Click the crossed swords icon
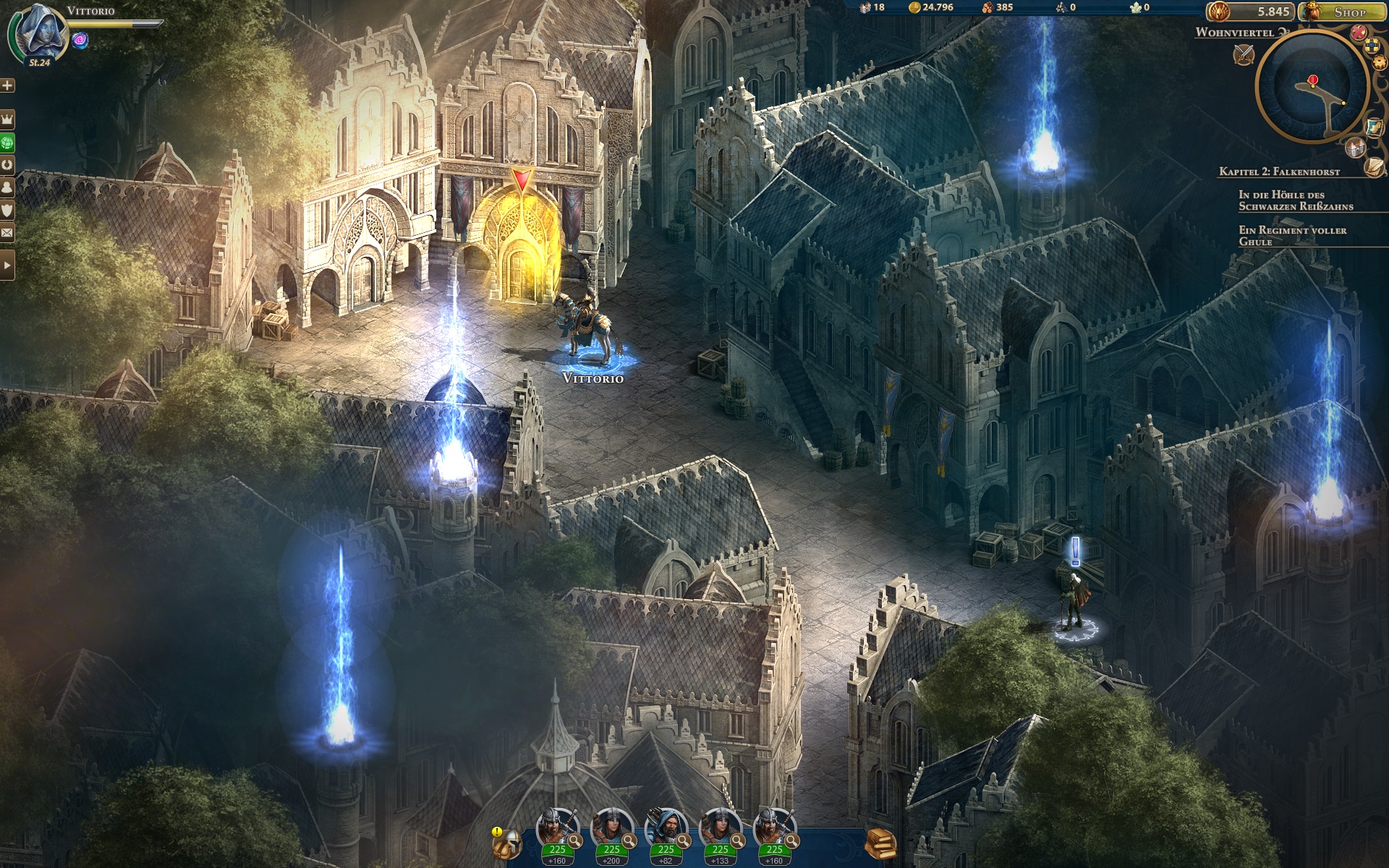Image resolution: width=1389 pixels, height=868 pixels. (x=1244, y=54)
